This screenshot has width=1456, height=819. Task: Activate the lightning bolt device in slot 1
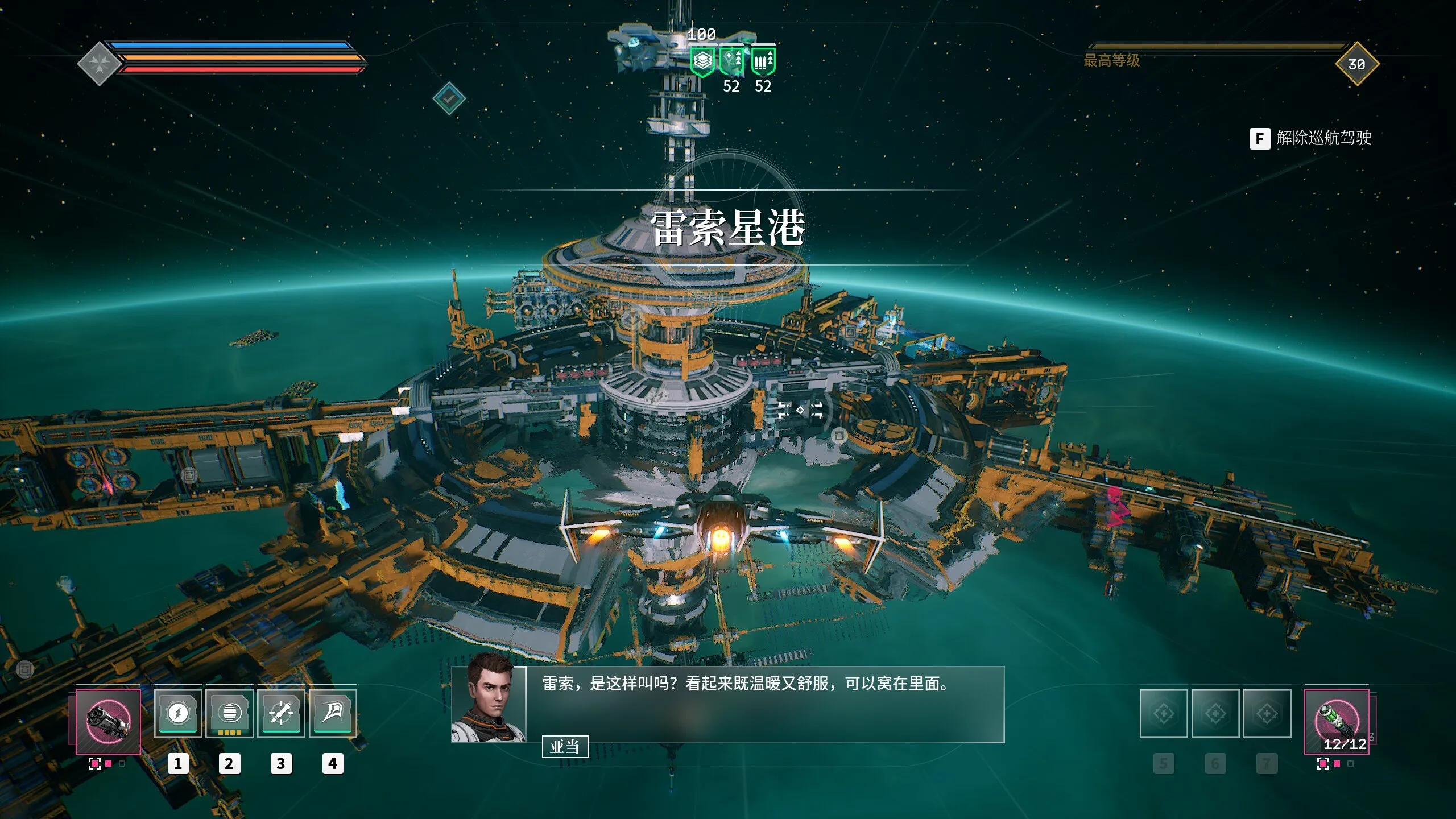pos(178,713)
